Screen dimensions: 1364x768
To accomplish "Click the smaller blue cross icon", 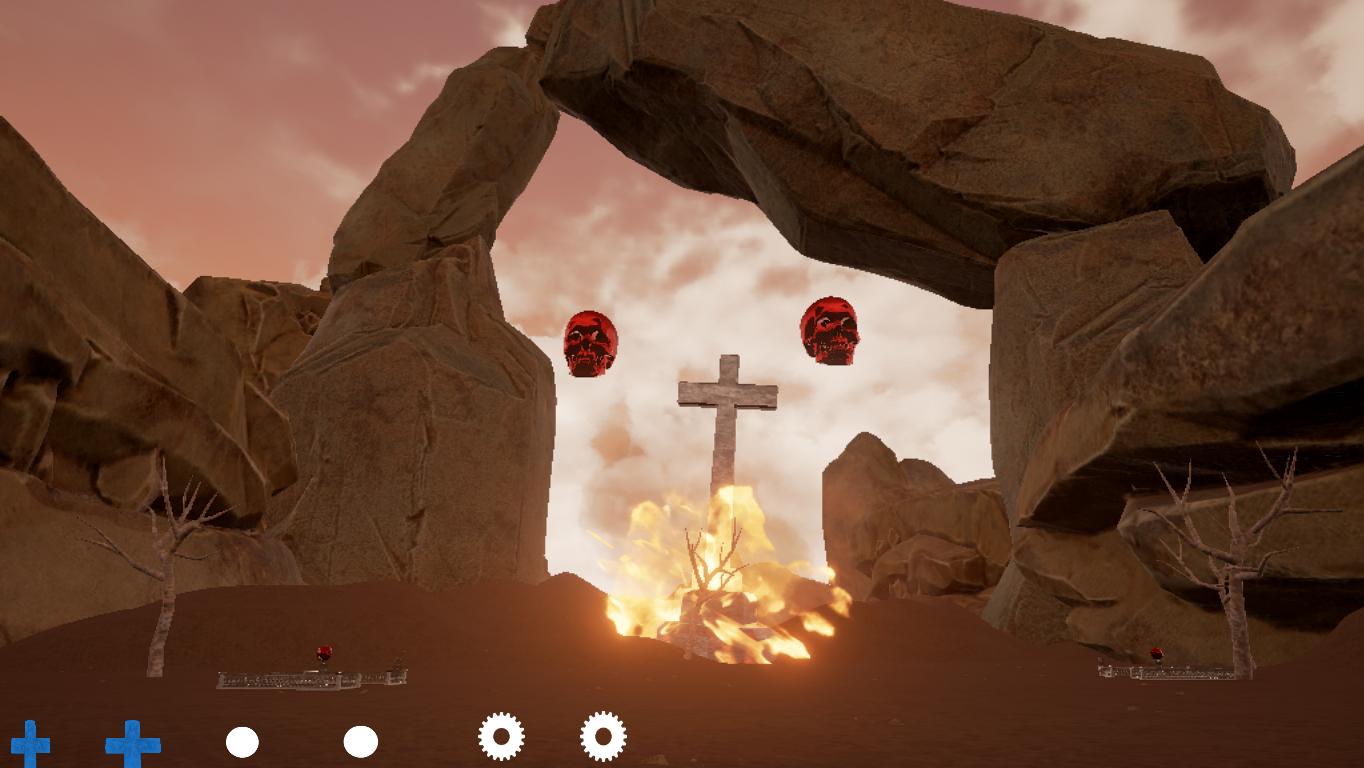I will 30,744.
